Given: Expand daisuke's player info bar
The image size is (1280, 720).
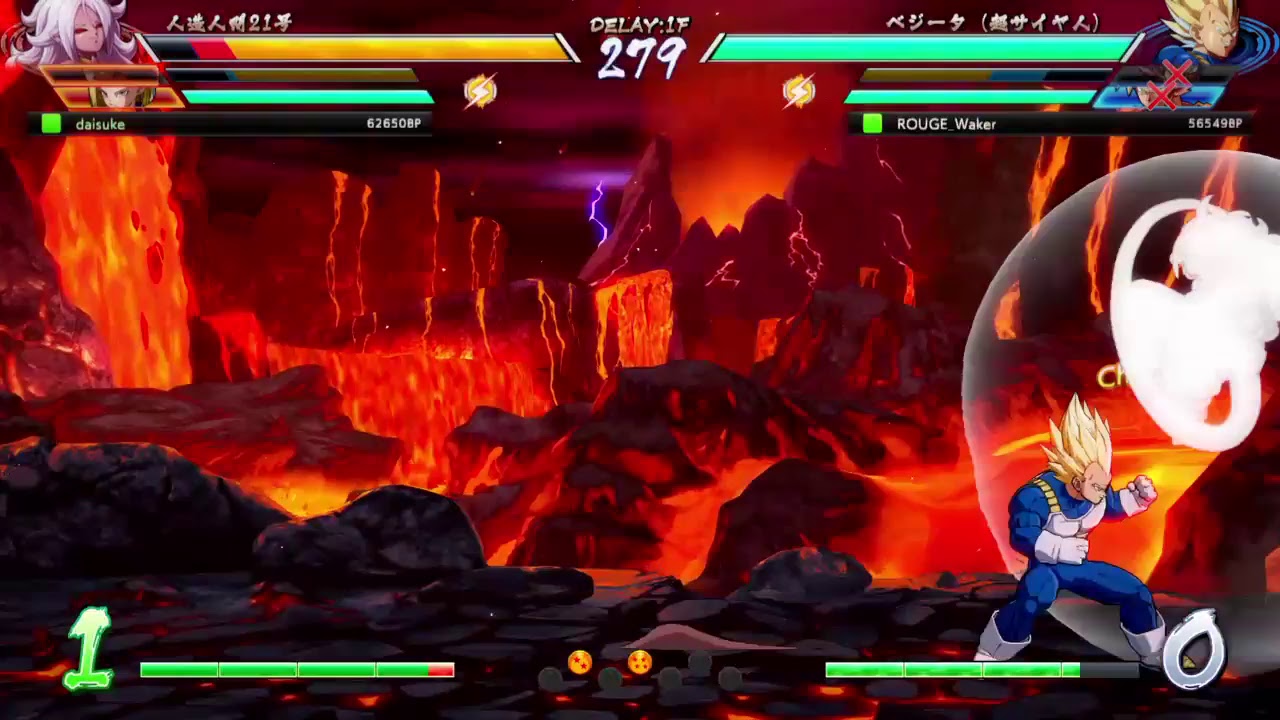Looking at the screenshot, I should 230,123.
